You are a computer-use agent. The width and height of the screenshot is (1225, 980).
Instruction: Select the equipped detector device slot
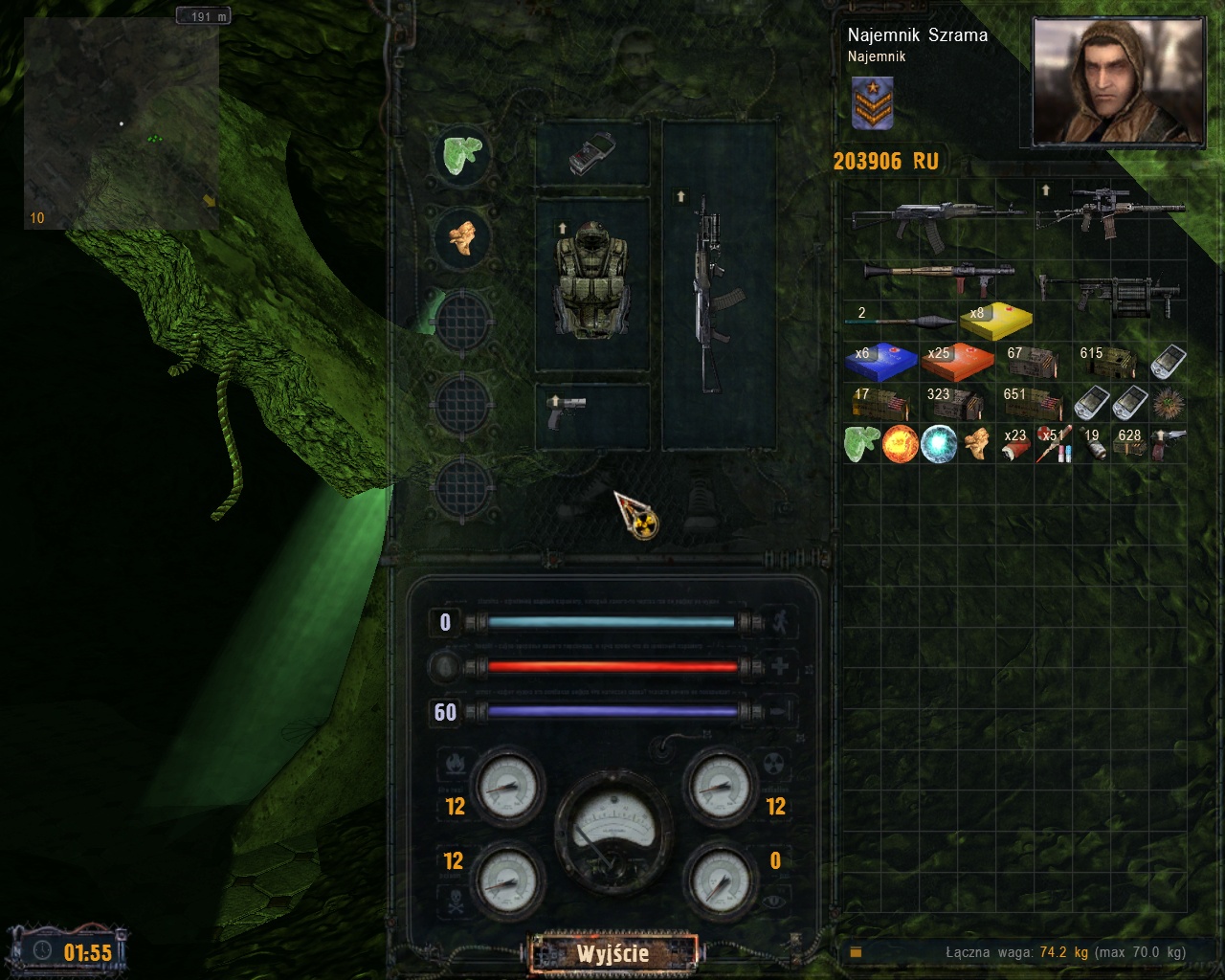tap(590, 153)
